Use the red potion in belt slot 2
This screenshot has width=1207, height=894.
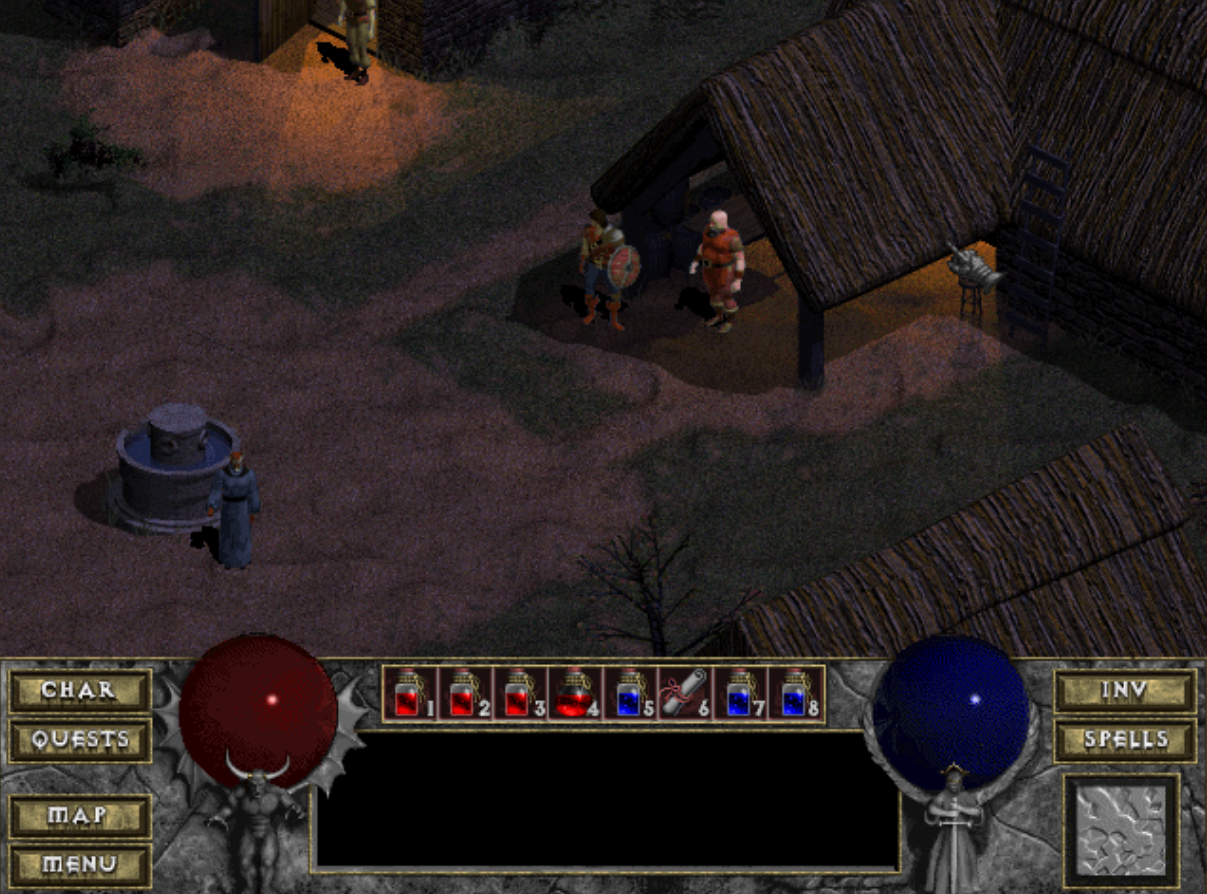pyautogui.click(x=465, y=693)
